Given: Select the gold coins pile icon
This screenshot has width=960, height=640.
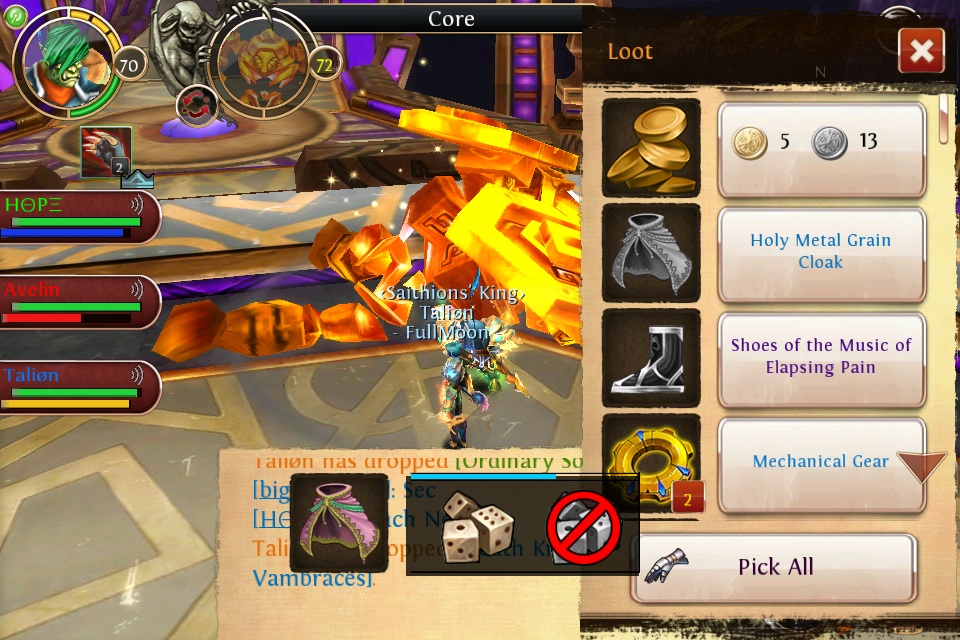Looking at the screenshot, I should (x=651, y=147).
